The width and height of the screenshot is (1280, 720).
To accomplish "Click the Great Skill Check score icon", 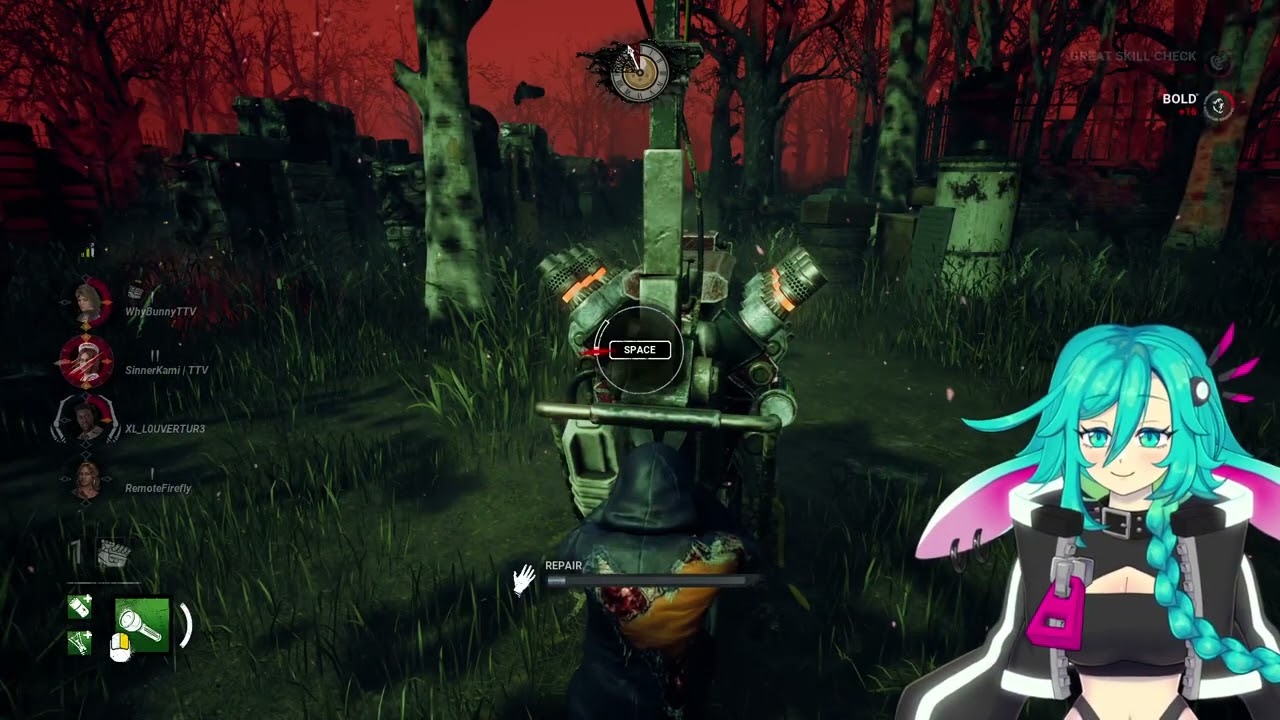I will coord(1218,61).
